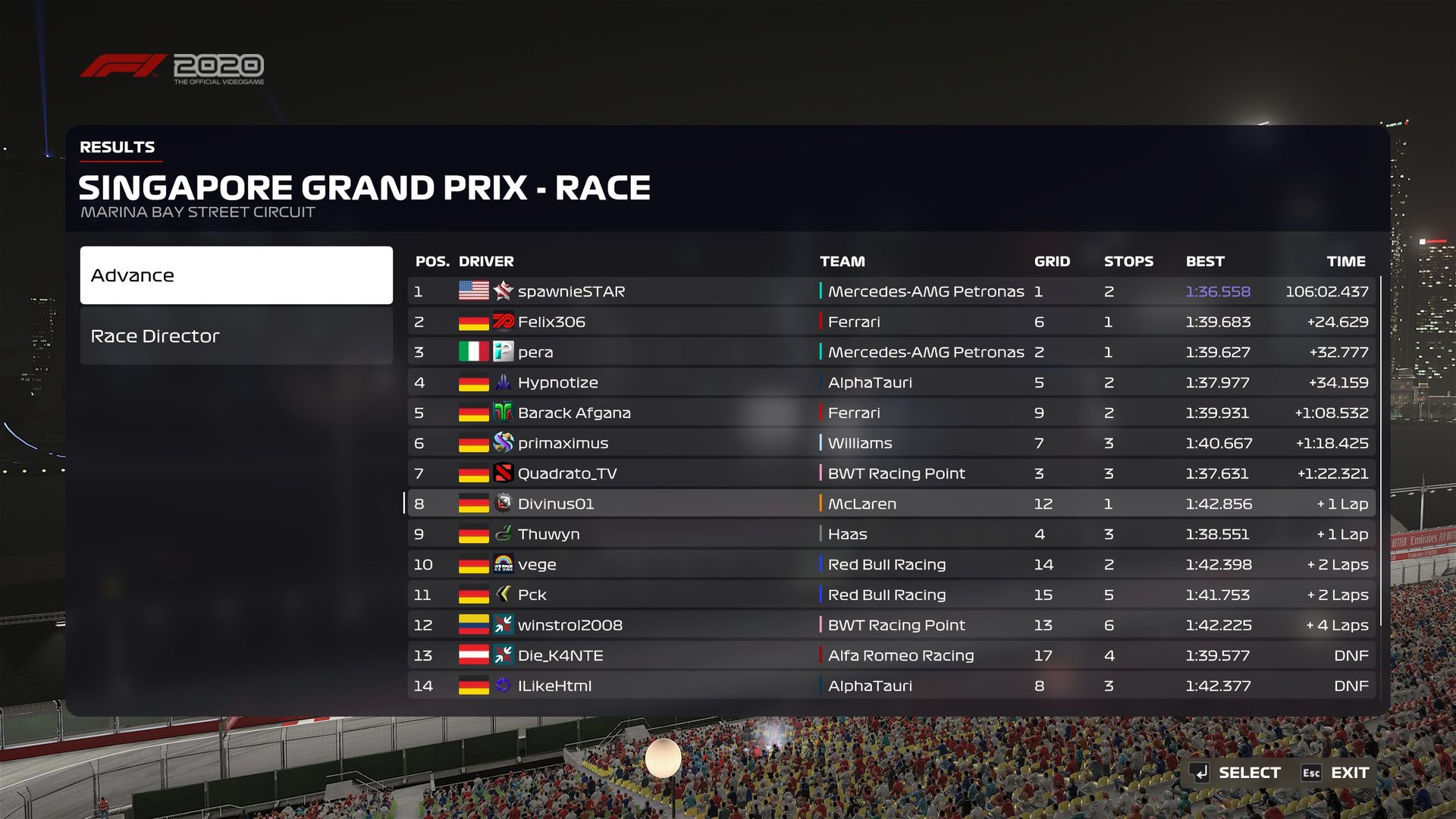Choose the Quadrato_TV results row

pyautogui.click(x=891, y=473)
